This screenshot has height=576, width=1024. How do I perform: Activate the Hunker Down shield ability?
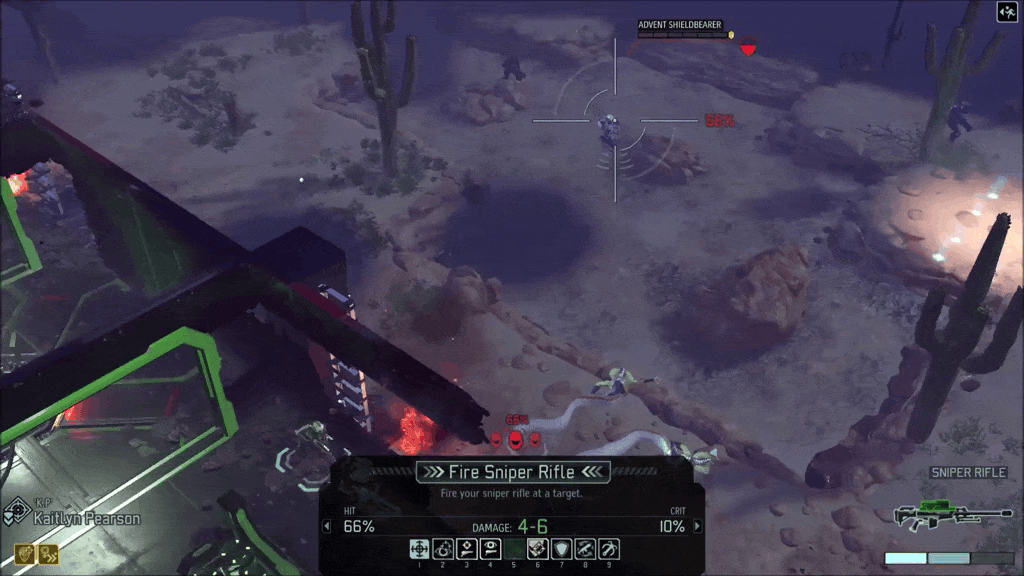point(561,548)
